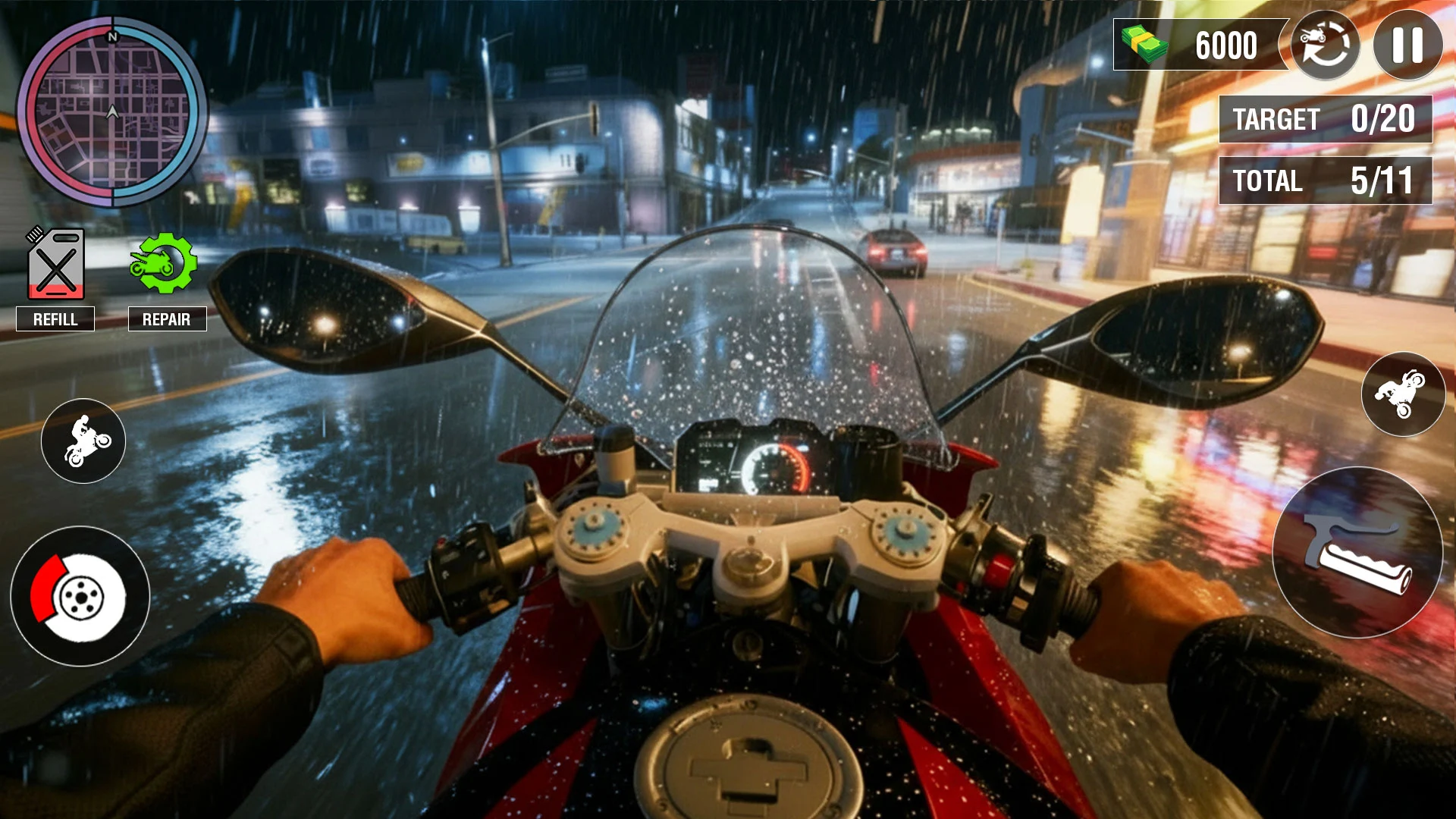
Task: Twist the throttle grip button
Action: pyautogui.click(x=1357, y=553)
